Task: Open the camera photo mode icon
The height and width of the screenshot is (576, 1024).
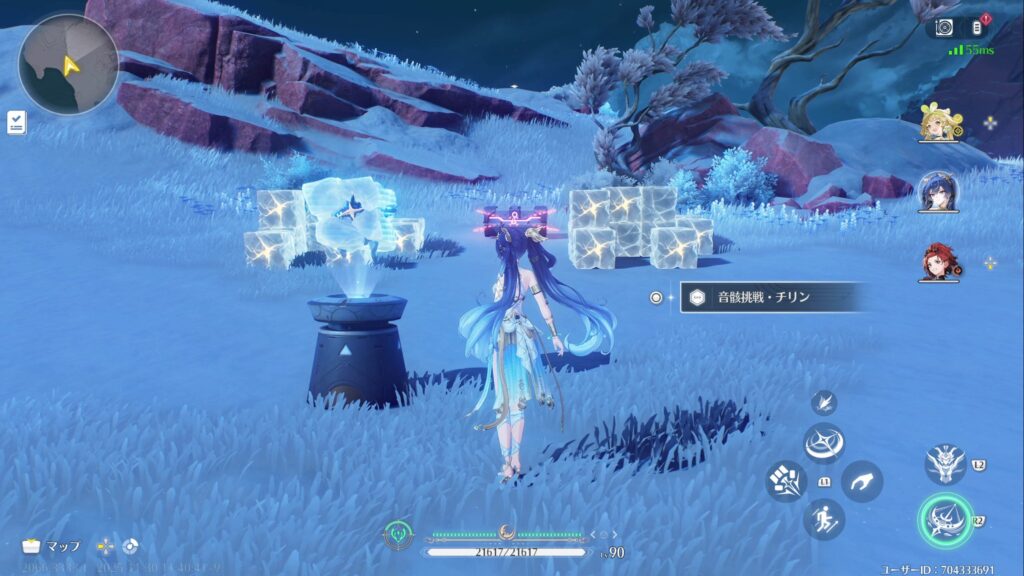Action: [x=945, y=28]
